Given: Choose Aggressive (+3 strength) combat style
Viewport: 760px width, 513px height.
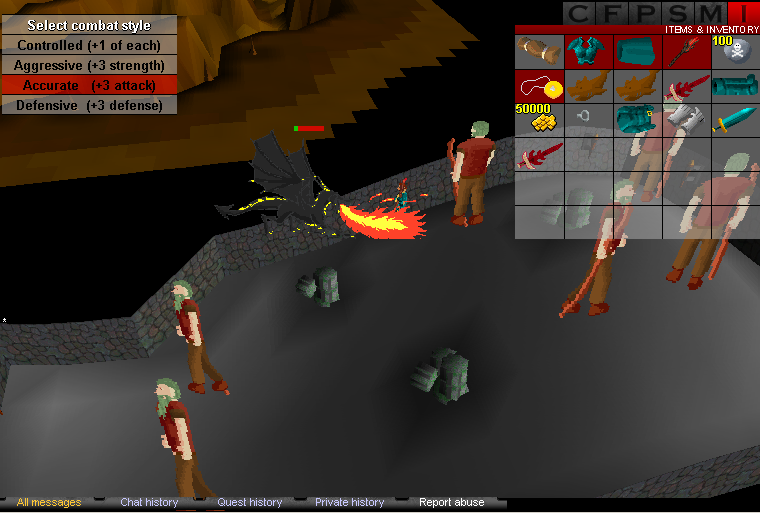Looking at the screenshot, I should [x=89, y=65].
